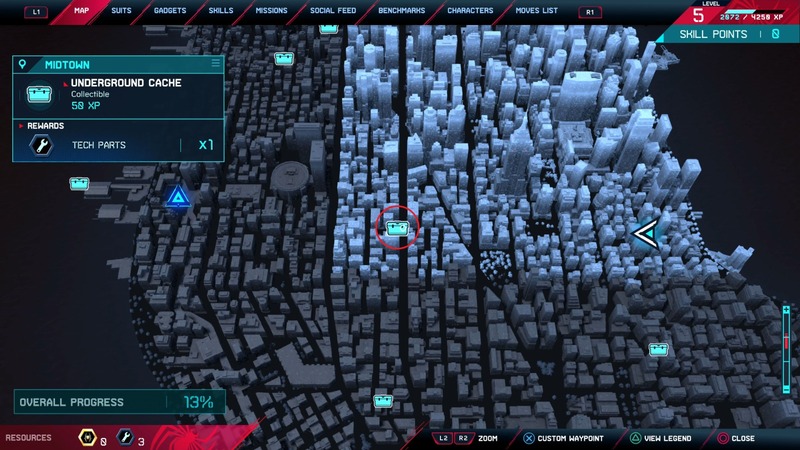Open the Social Feed tab

[331, 11]
